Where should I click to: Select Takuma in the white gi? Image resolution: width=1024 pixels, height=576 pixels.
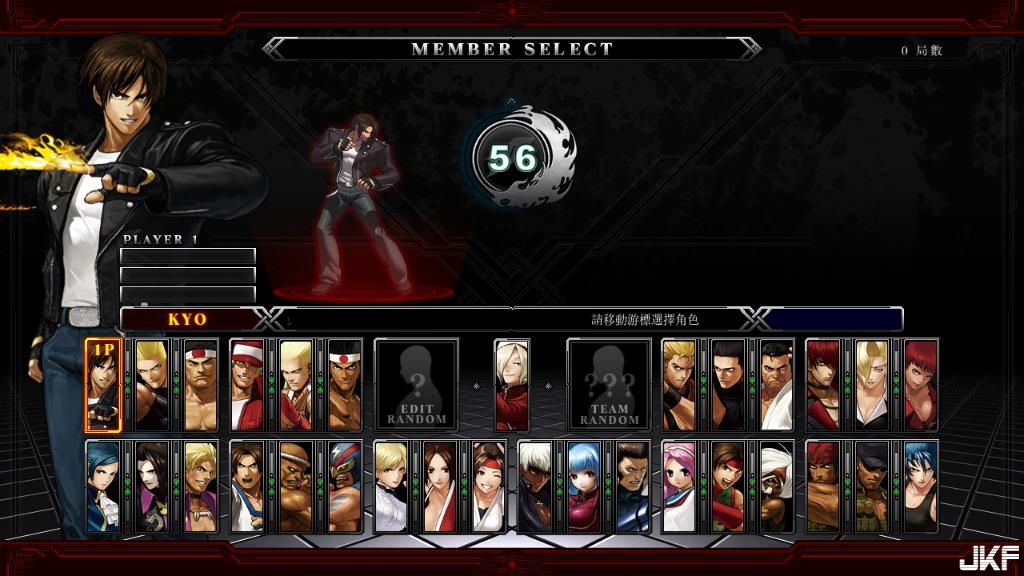click(776, 385)
